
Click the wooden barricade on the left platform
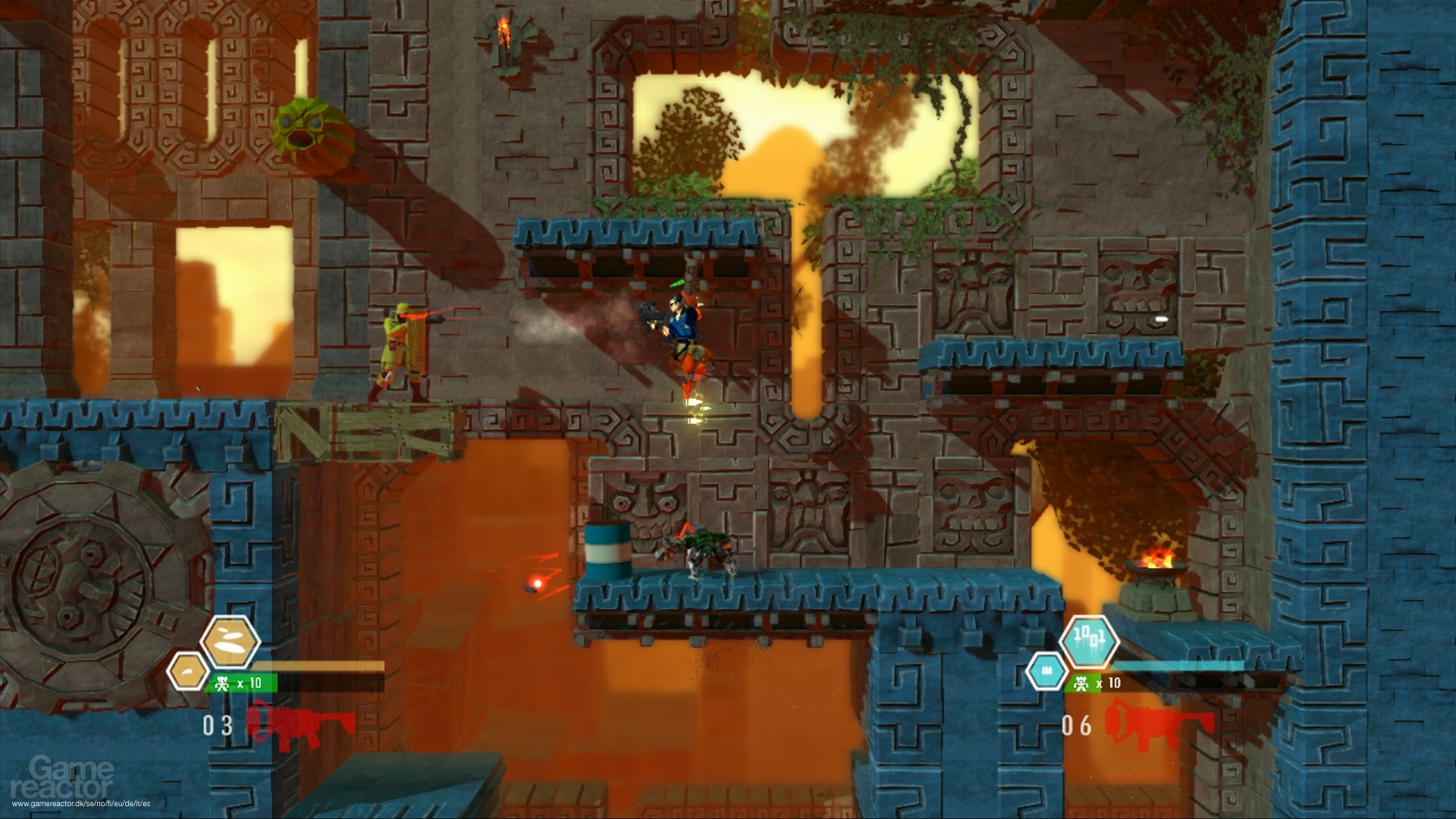pyautogui.click(x=364, y=432)
